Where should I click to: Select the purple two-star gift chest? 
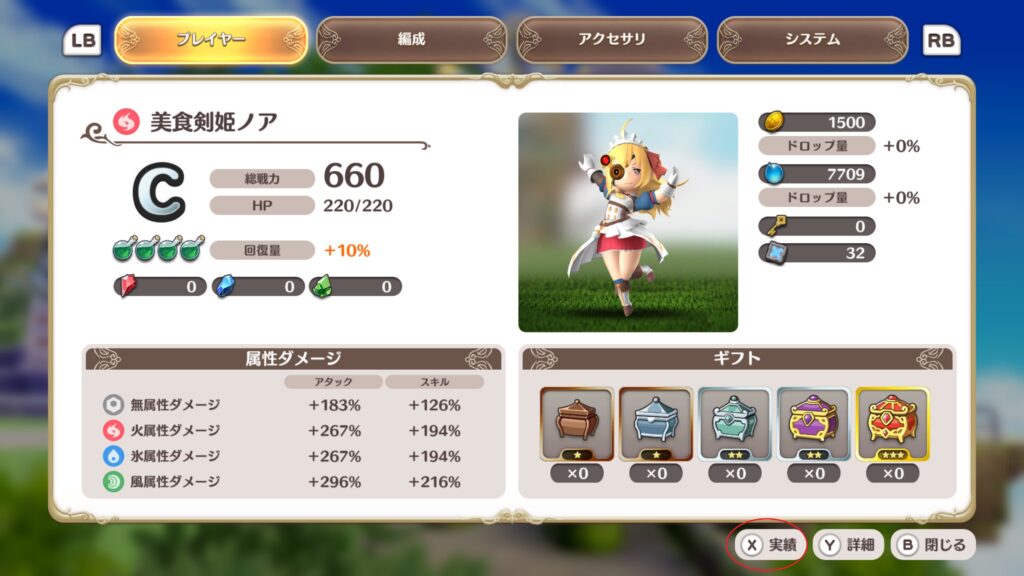click(x=814, y=424)
